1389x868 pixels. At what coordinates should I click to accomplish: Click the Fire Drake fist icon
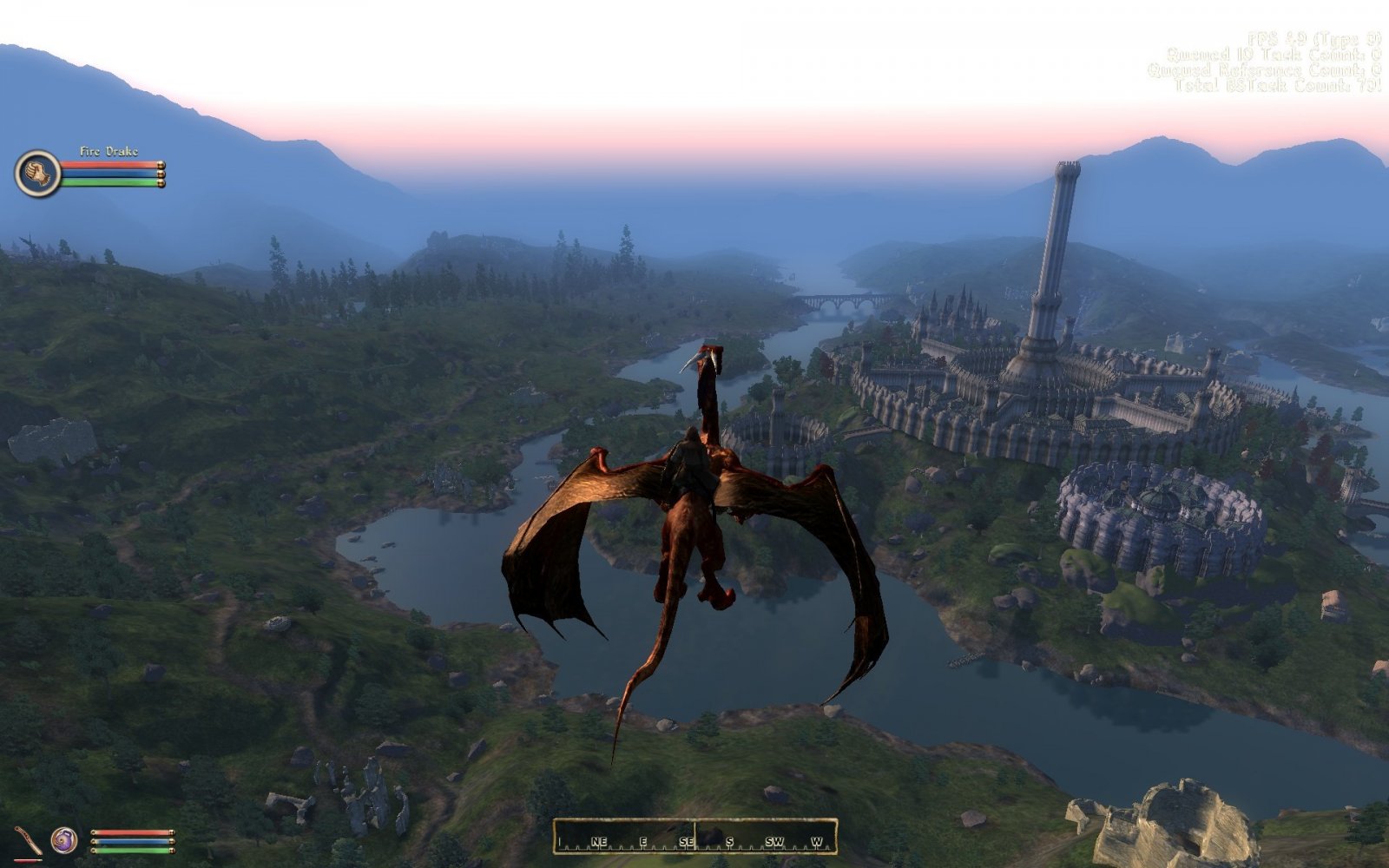(37, 173)
